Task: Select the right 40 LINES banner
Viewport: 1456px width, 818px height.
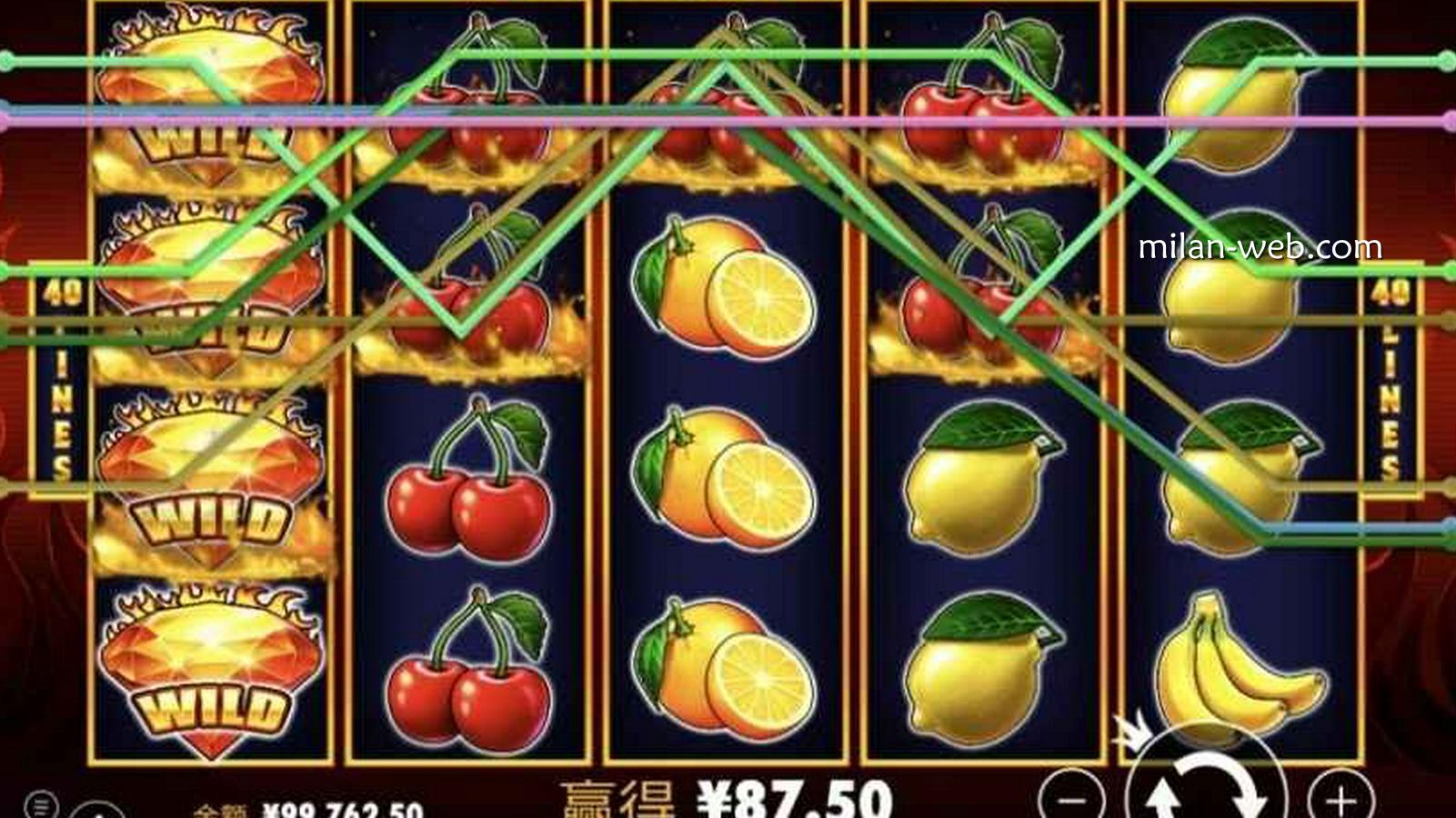Action: coord(1389,382)
